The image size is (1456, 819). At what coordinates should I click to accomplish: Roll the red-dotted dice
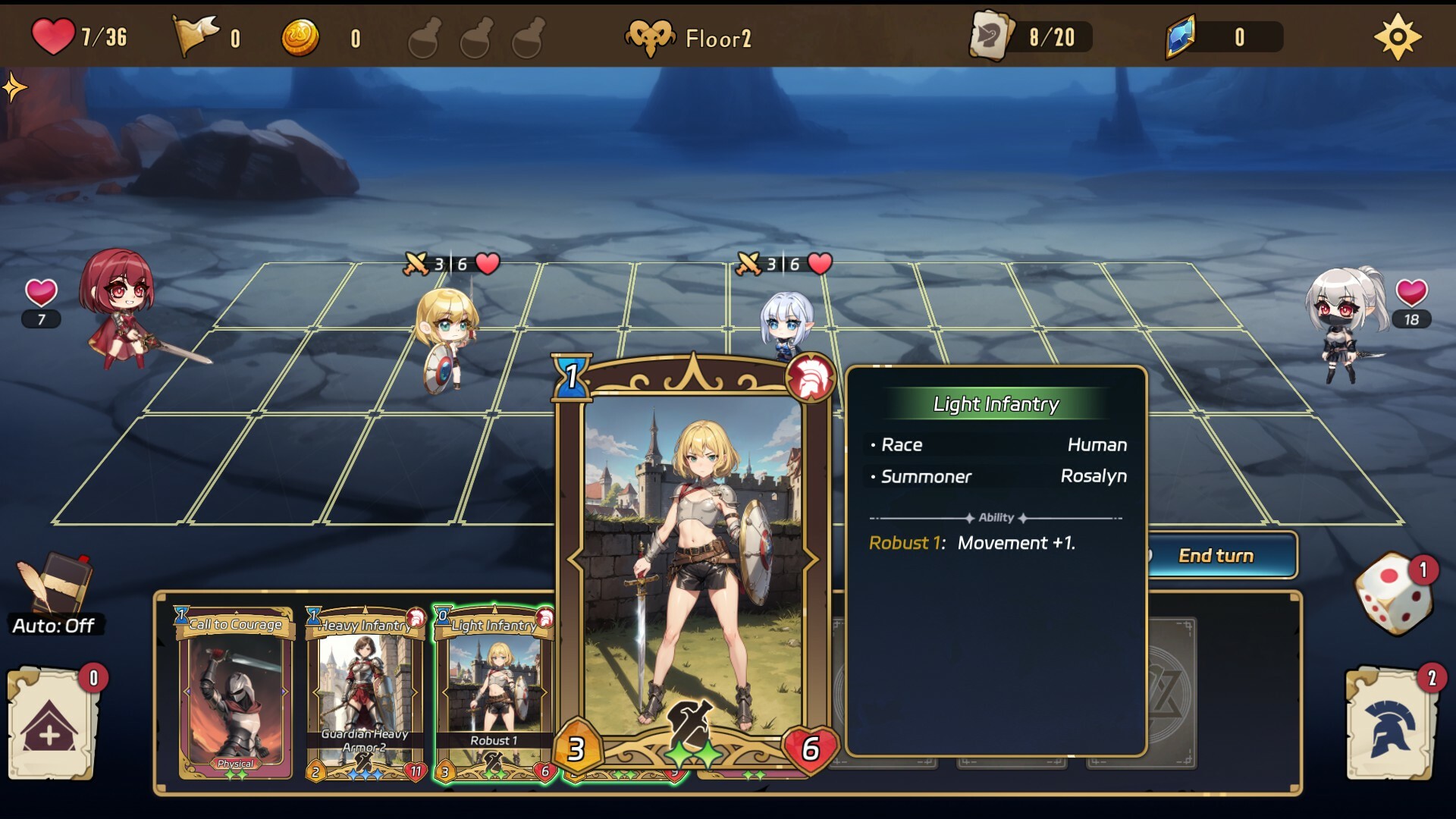[1394, 594]
